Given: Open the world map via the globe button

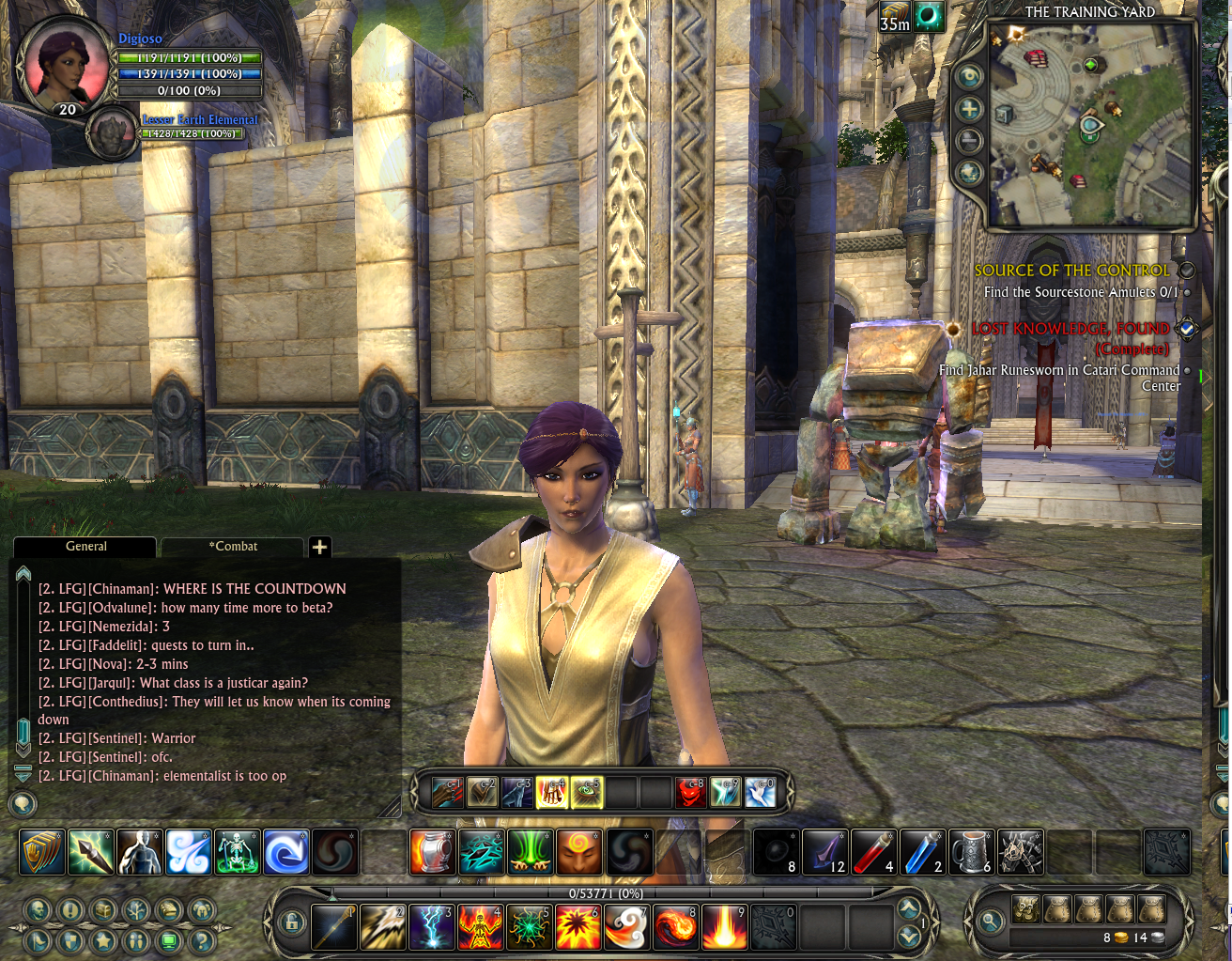Looking at the screenshot, I should click(969, 173).
